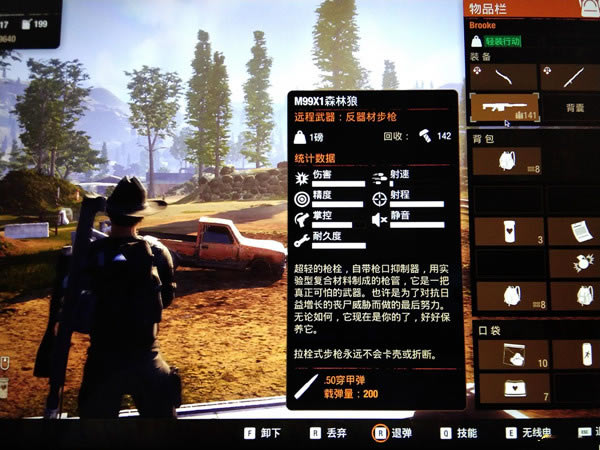This screenshot has height=450, width=600.
Task: Select the curved melee weapon equipment slot
Action: coord(505,76)
